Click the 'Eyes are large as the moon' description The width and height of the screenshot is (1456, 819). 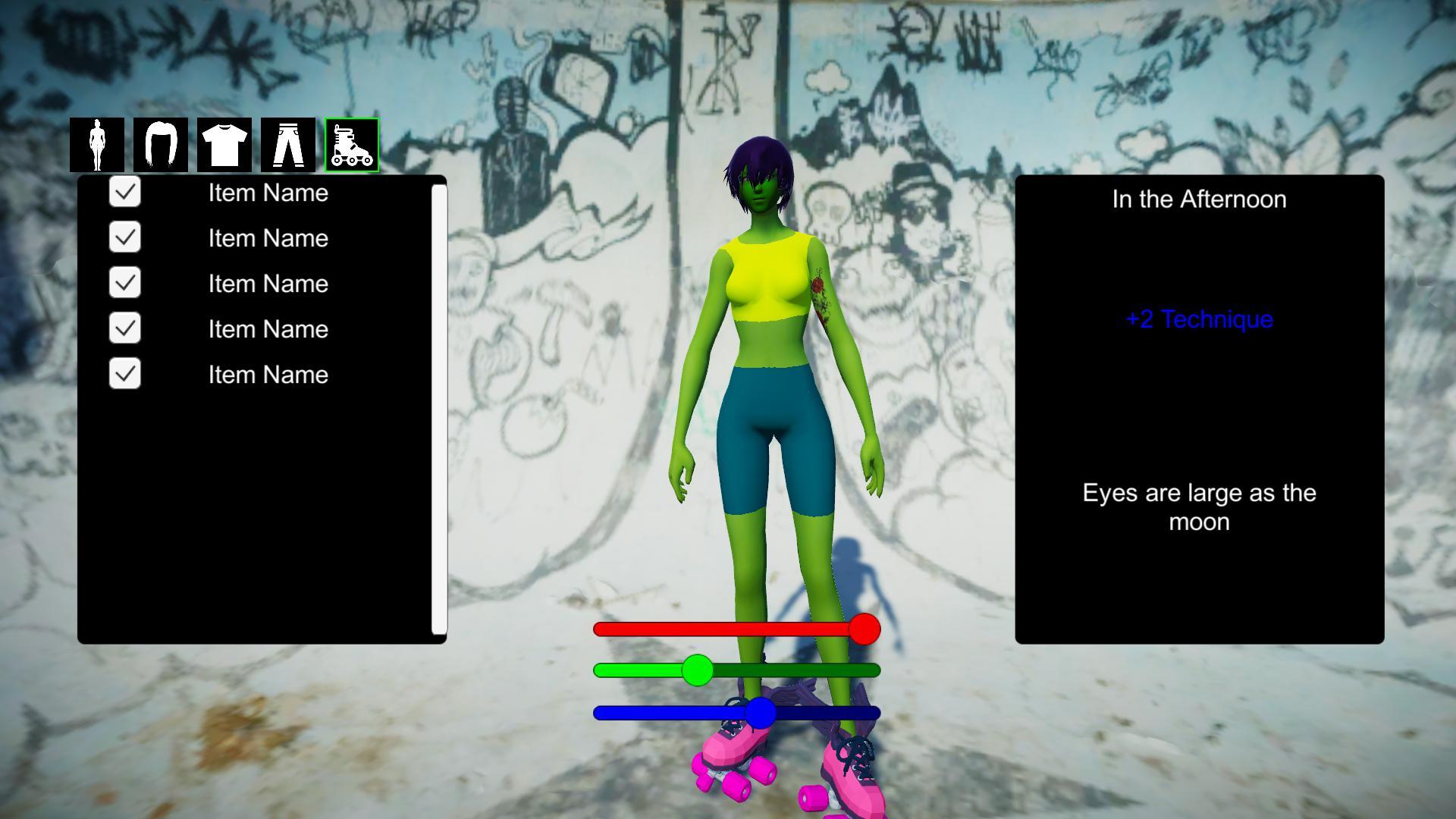[1198, 507]
